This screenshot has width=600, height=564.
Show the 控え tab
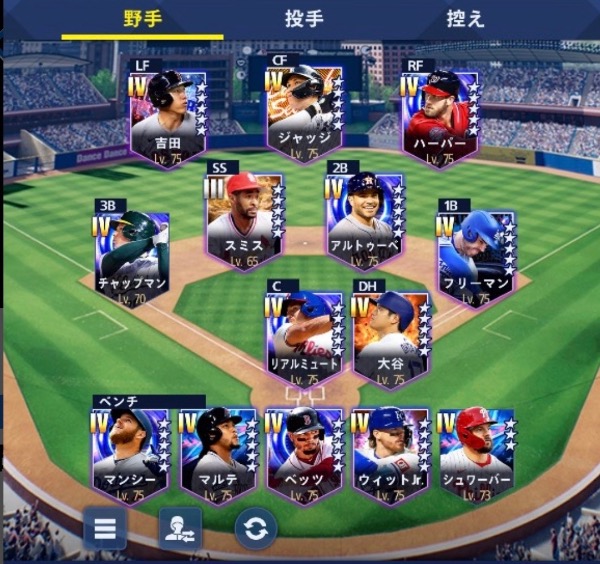(465, 19)
